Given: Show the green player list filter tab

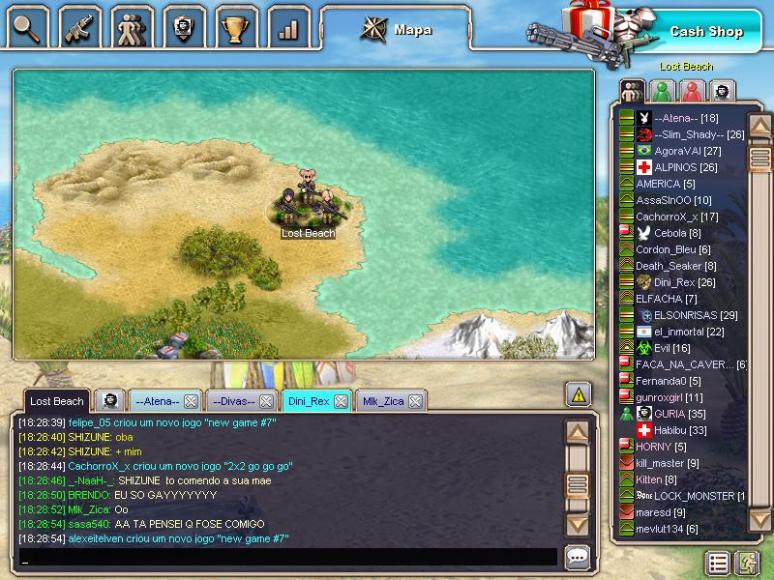Looking at the screenshot, I should coord(662,91).
